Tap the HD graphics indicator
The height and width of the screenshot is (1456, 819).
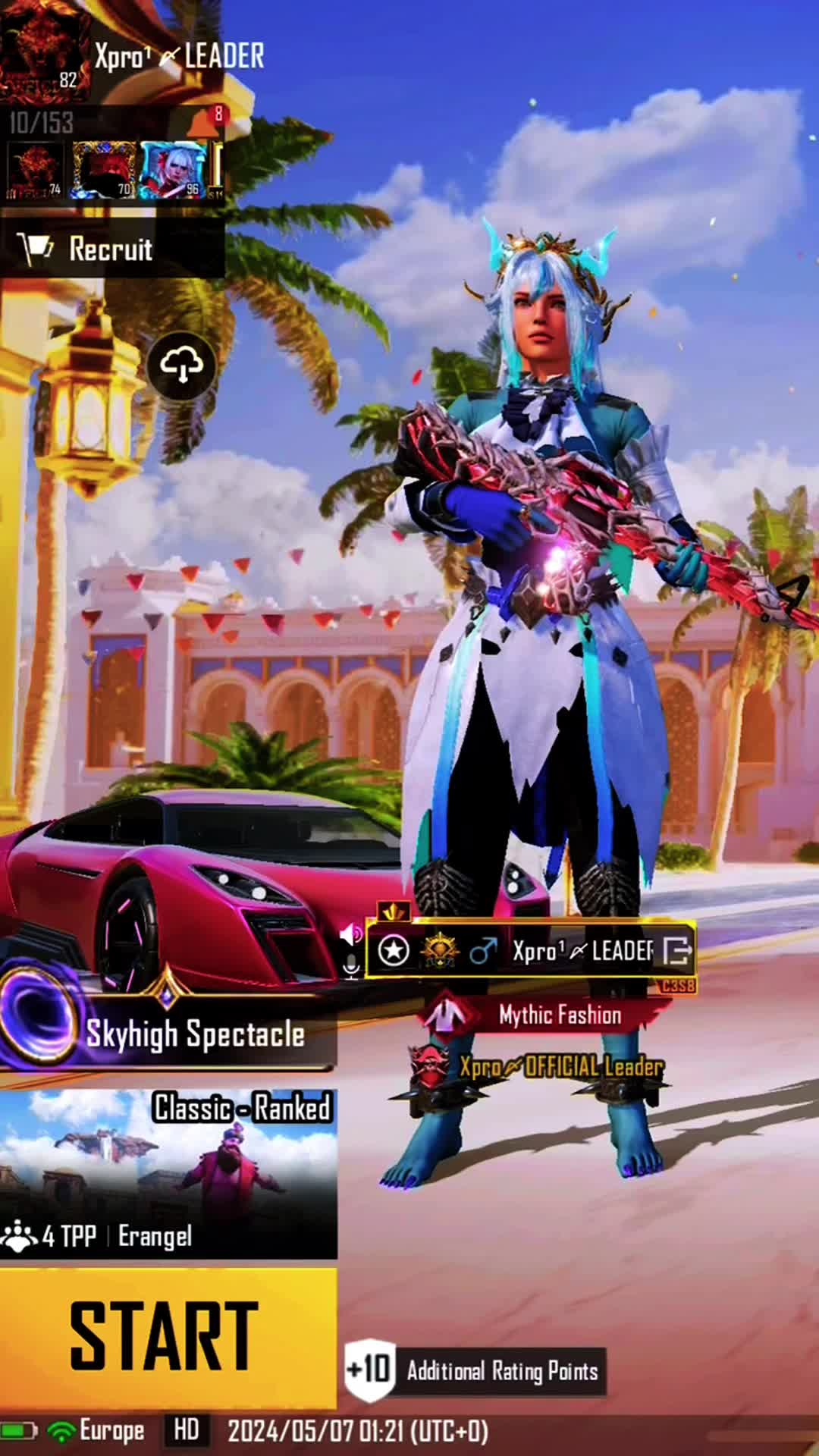coord(186,1431)
